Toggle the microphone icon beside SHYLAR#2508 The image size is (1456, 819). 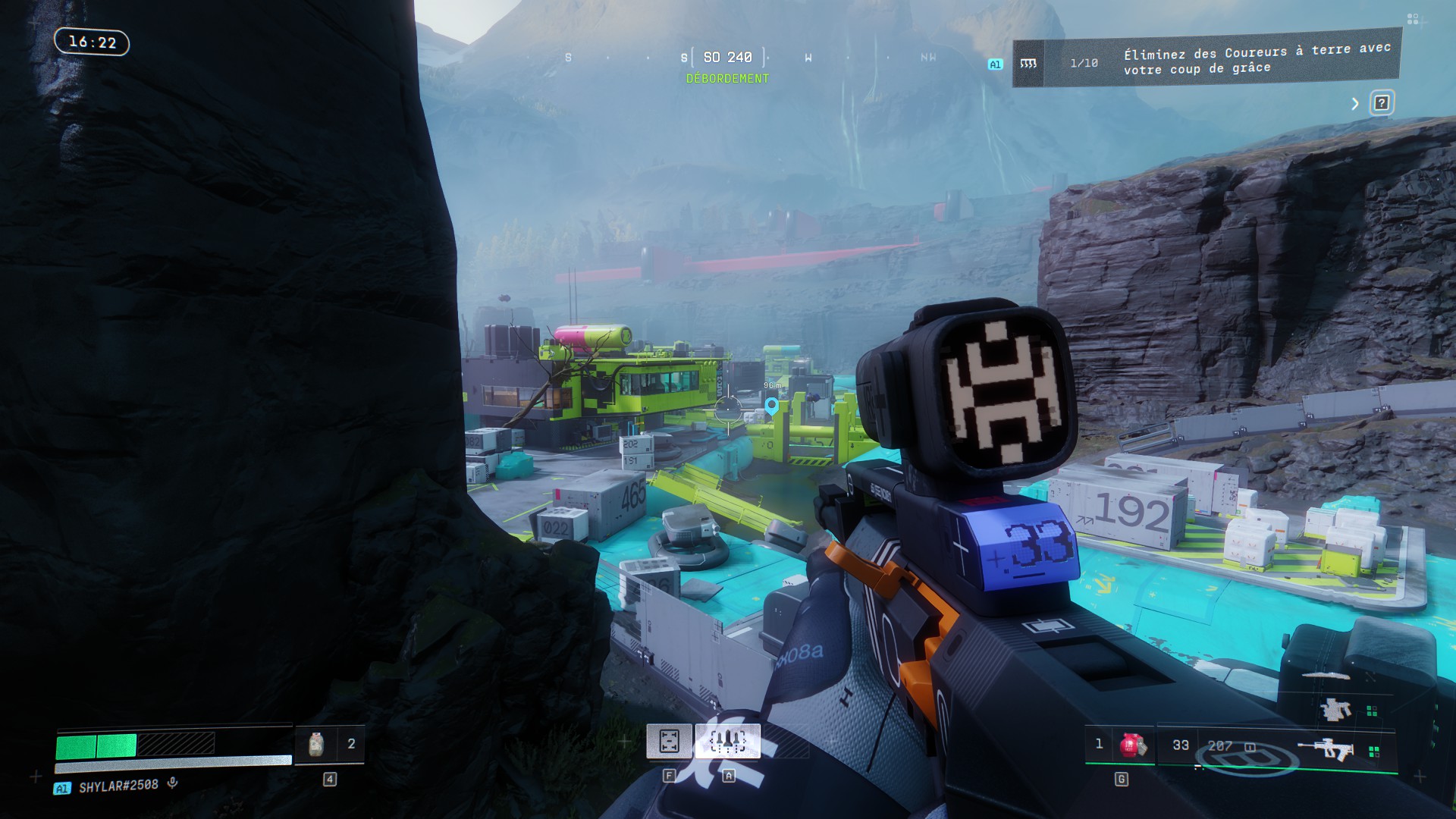tap(173, 783)
